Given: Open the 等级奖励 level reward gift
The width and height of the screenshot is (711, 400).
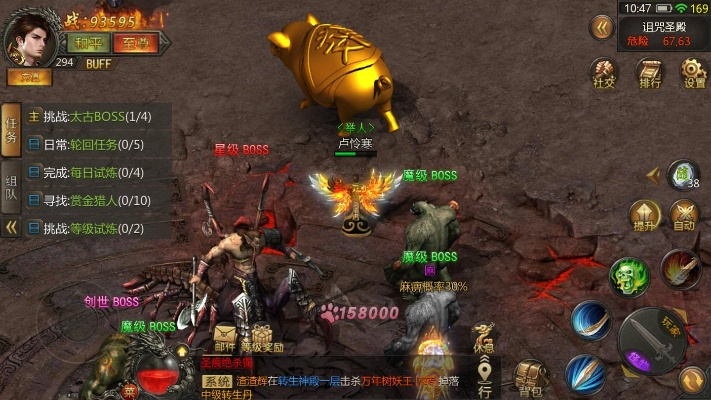Looking at the screenshot, I should [x=262, y=337].
